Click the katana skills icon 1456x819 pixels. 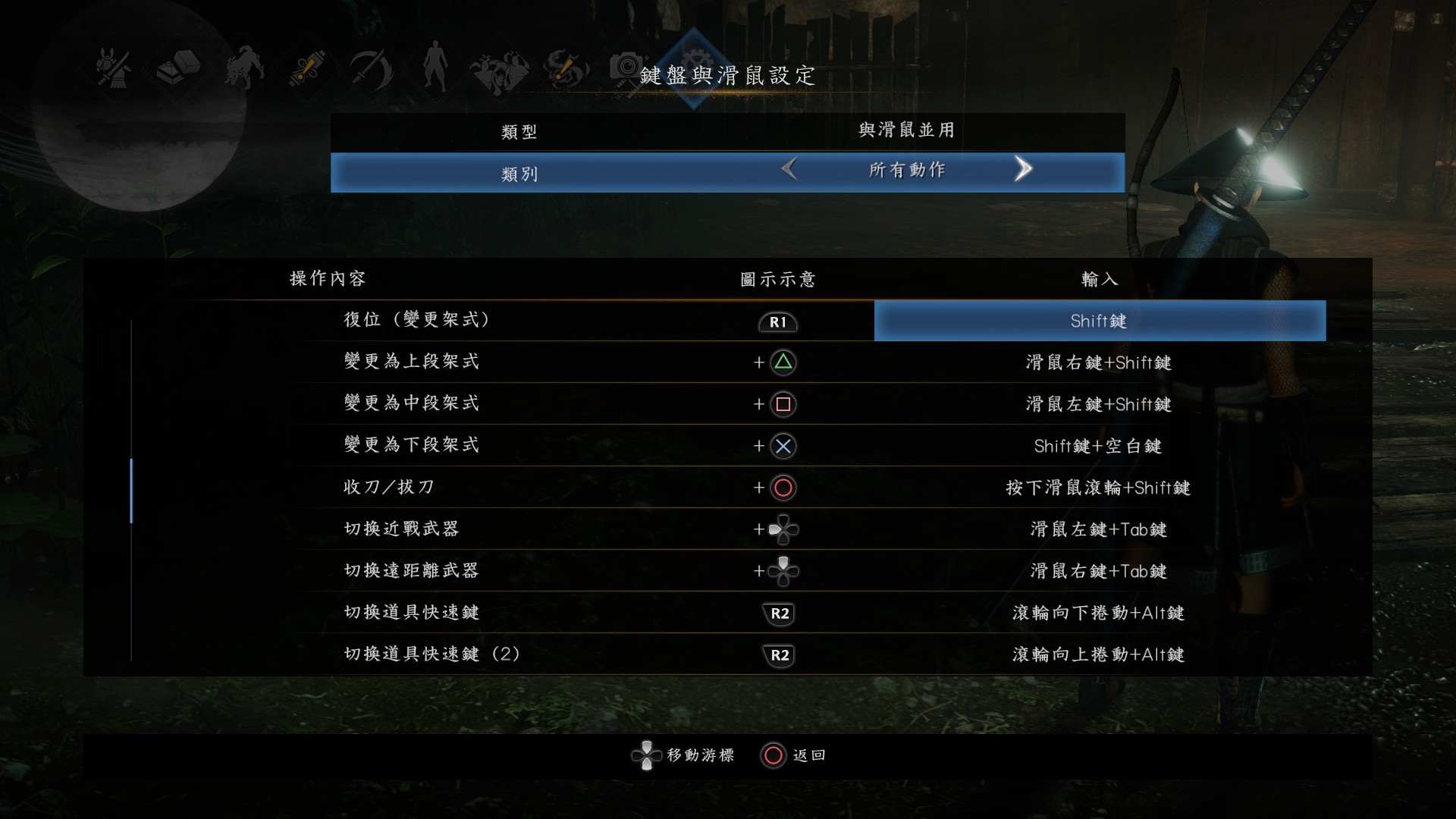pyautogui.click(x=372, y=68)
